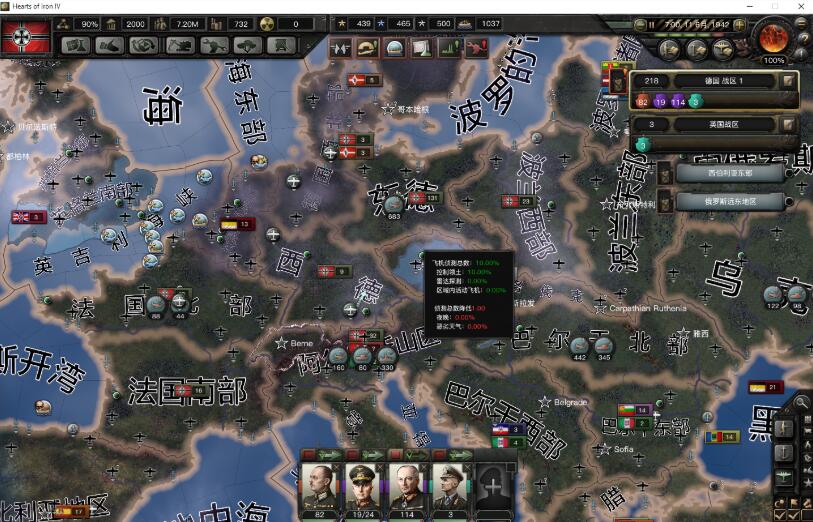Open the parachute helmet alert icon
Screen dimensions: 813x522
(x=366, y=47)
